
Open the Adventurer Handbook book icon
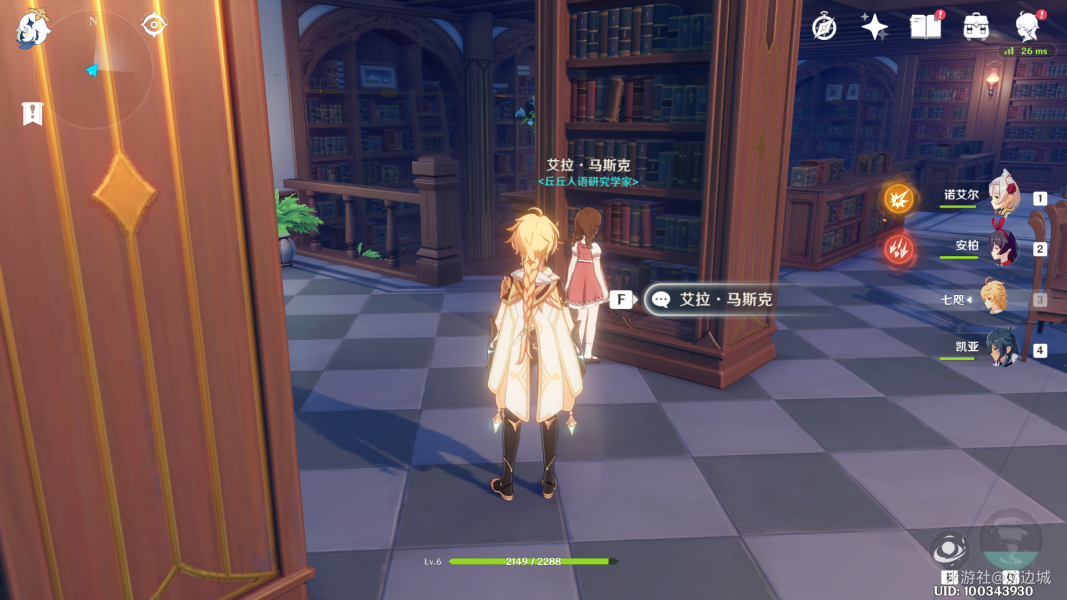pos(926,27)
